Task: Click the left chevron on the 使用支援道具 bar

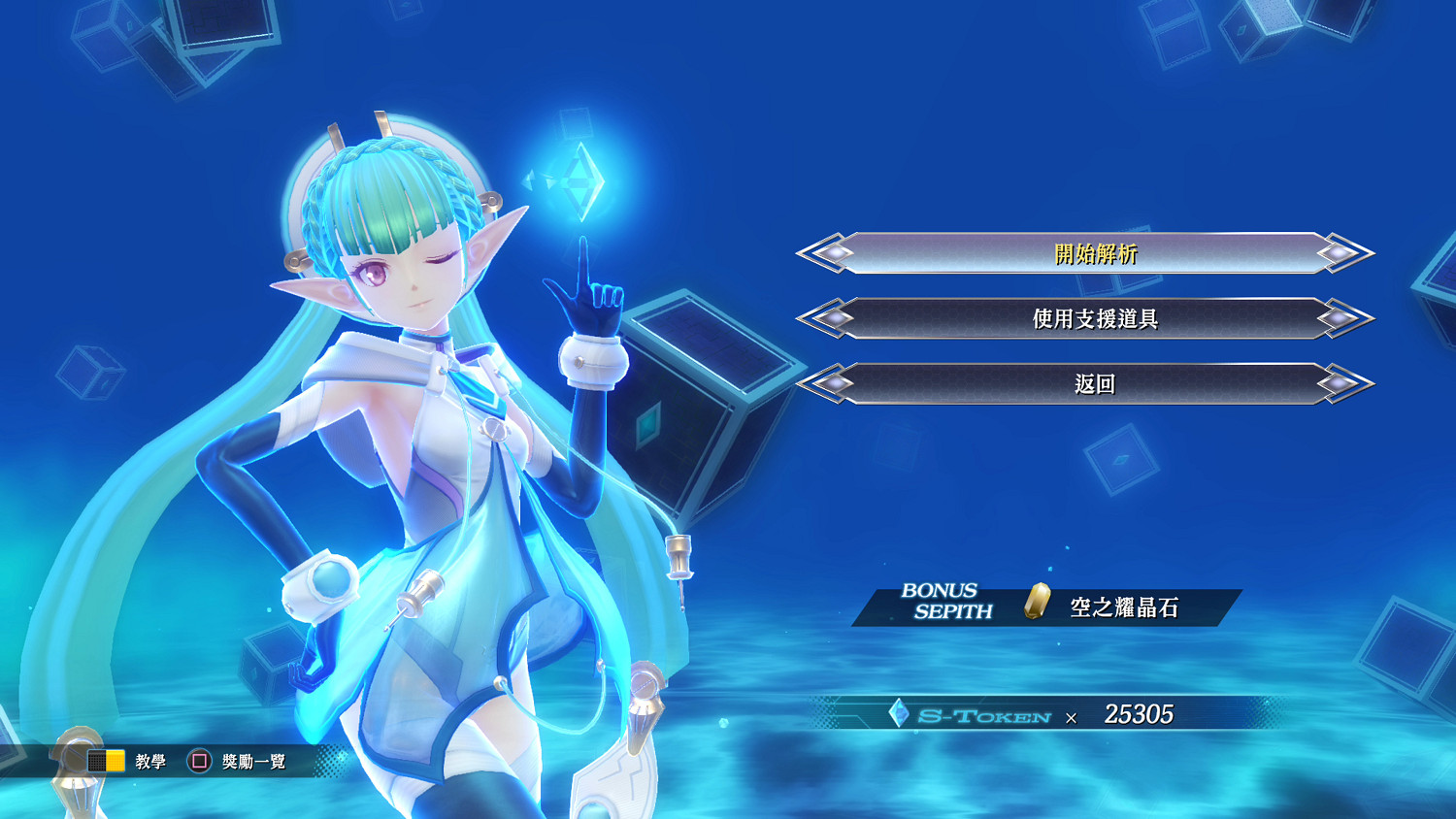Action: 810,317
